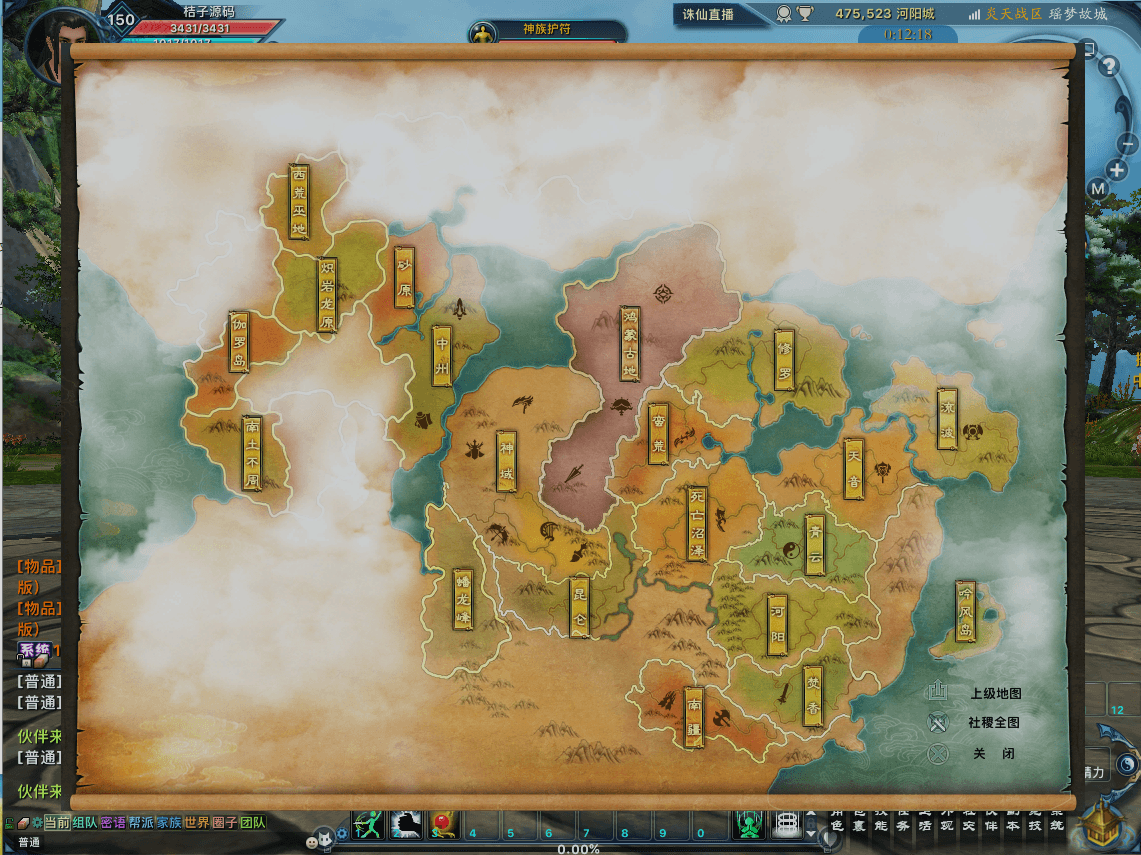This screenshot has height=855, width=1141.
Task: Open the 上级地图 parent map
Action: pos(994,693)
